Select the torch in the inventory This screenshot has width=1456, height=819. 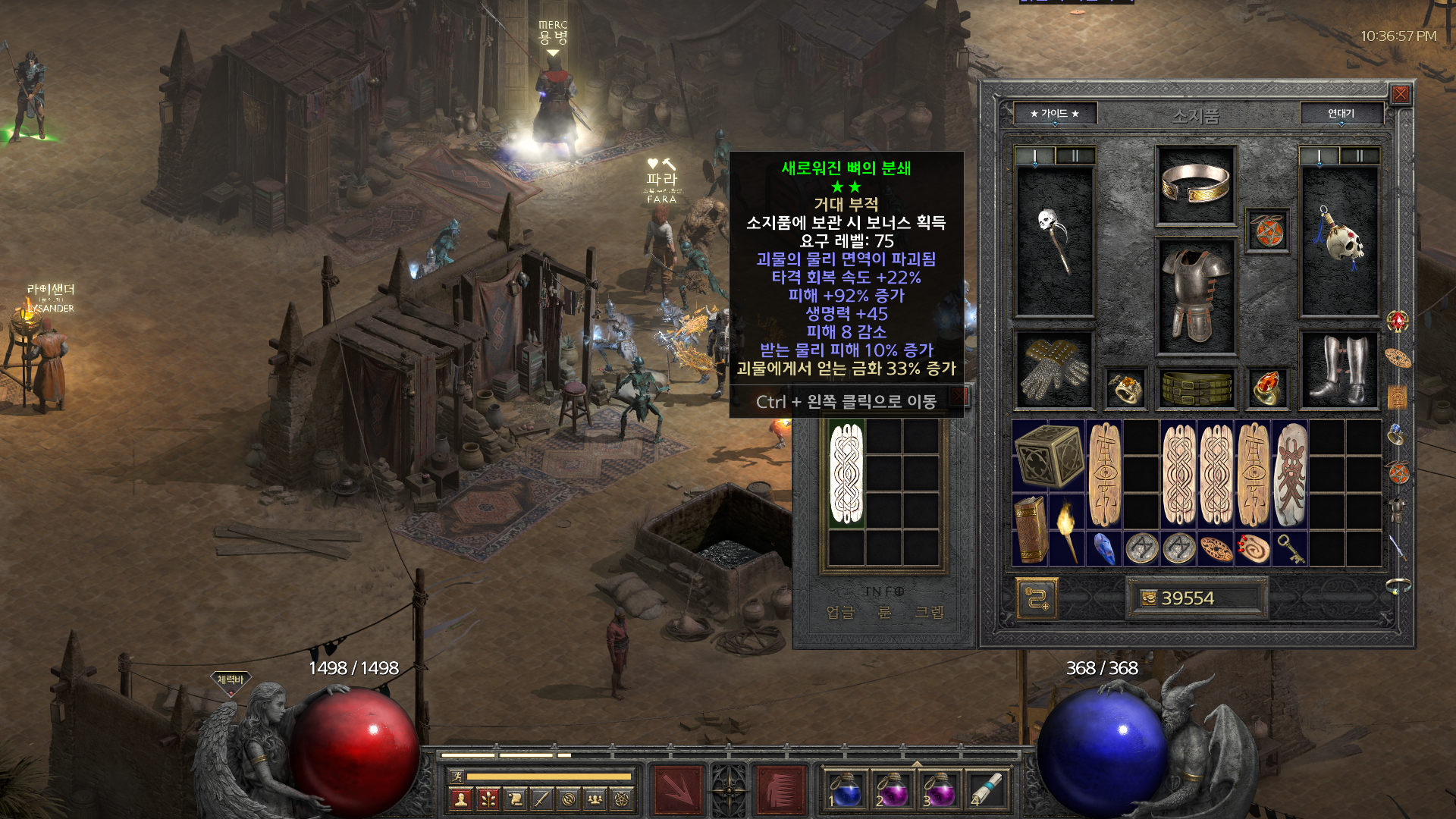point(1067,530)
